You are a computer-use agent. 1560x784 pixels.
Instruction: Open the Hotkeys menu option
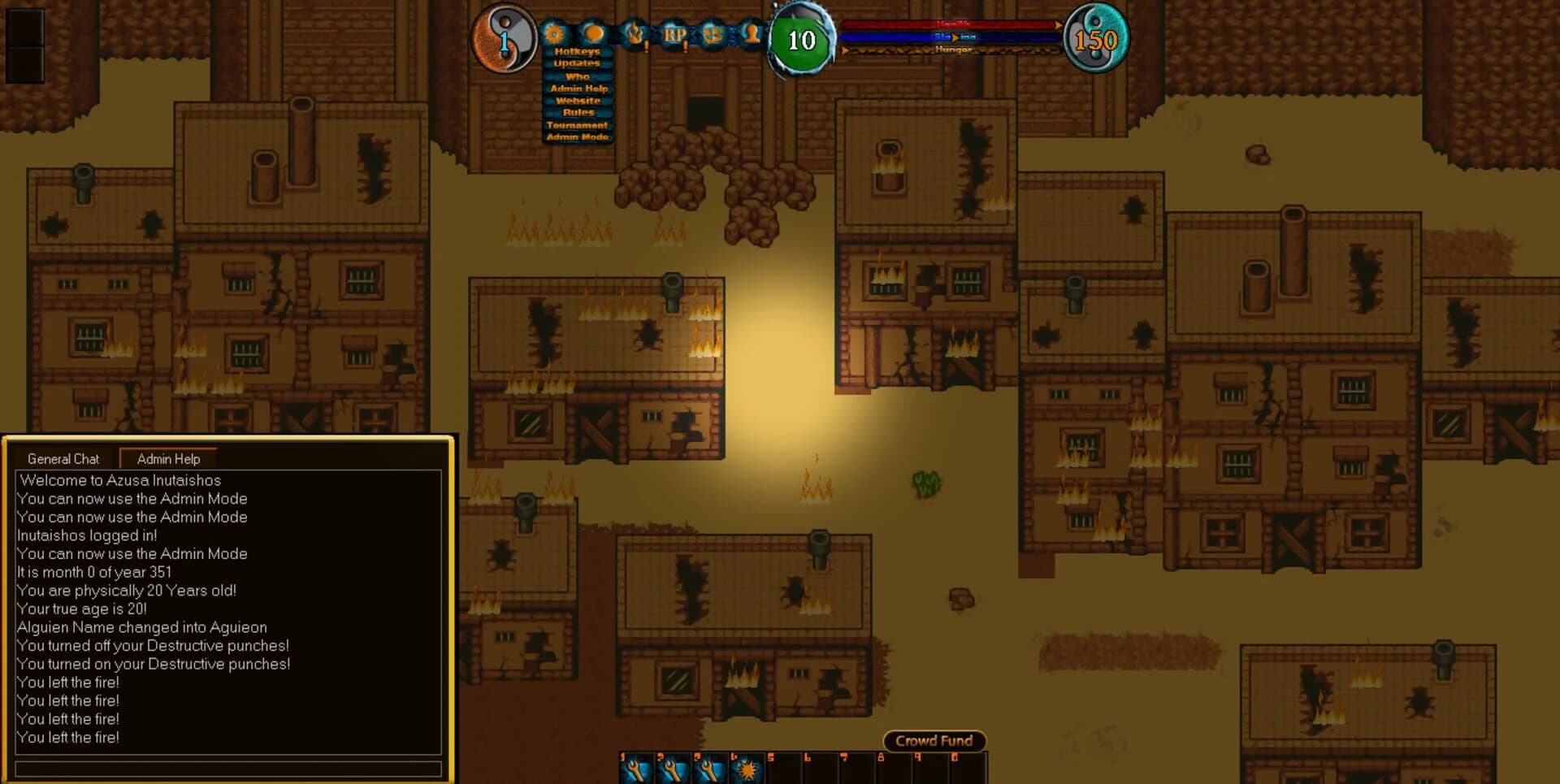pyautogui.click(x=577, y=50)
